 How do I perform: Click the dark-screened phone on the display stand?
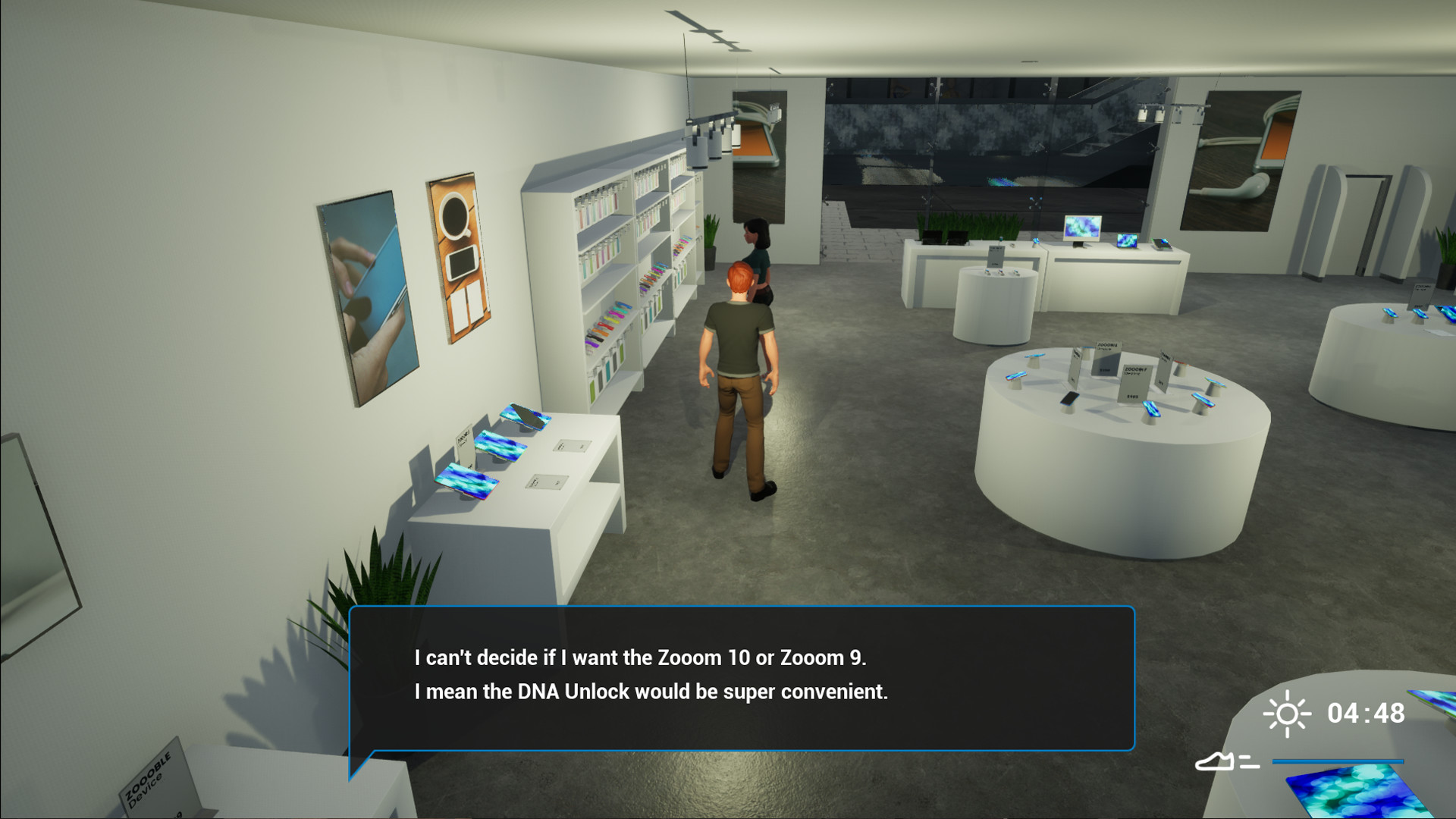[1072, 398]
